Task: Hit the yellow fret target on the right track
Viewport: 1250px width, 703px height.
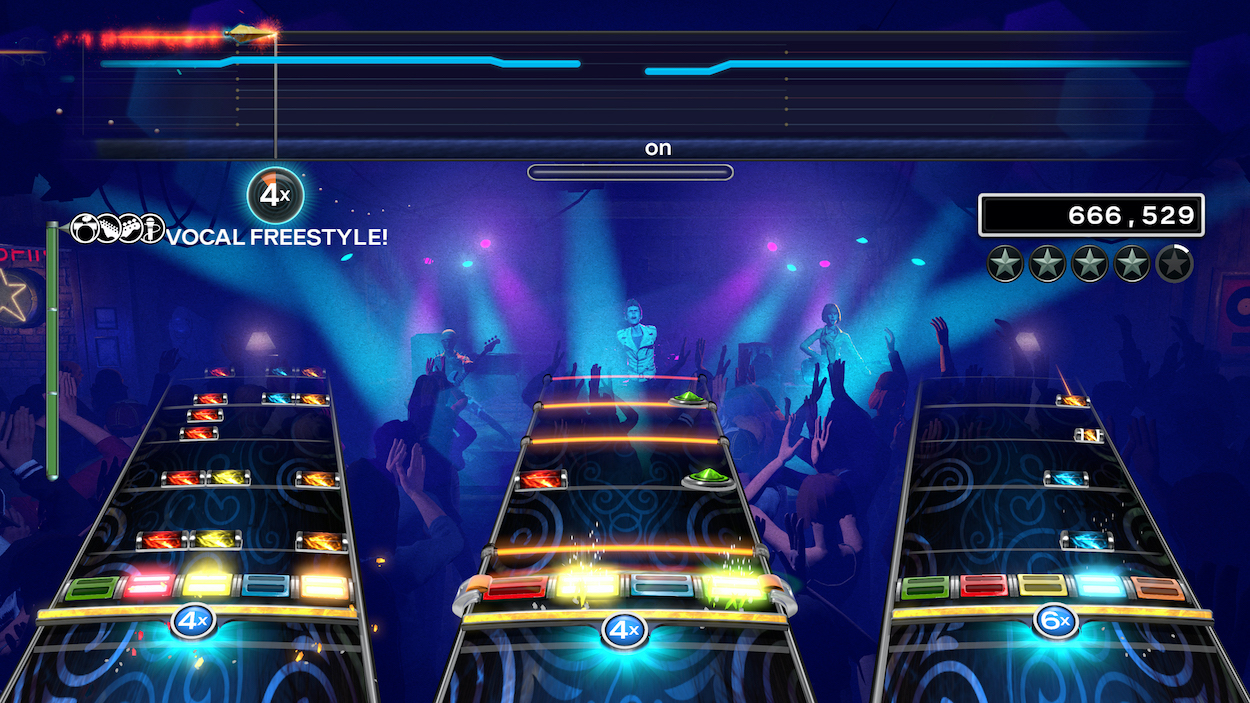Action: pyautogui.click(x=1042, y=587)
